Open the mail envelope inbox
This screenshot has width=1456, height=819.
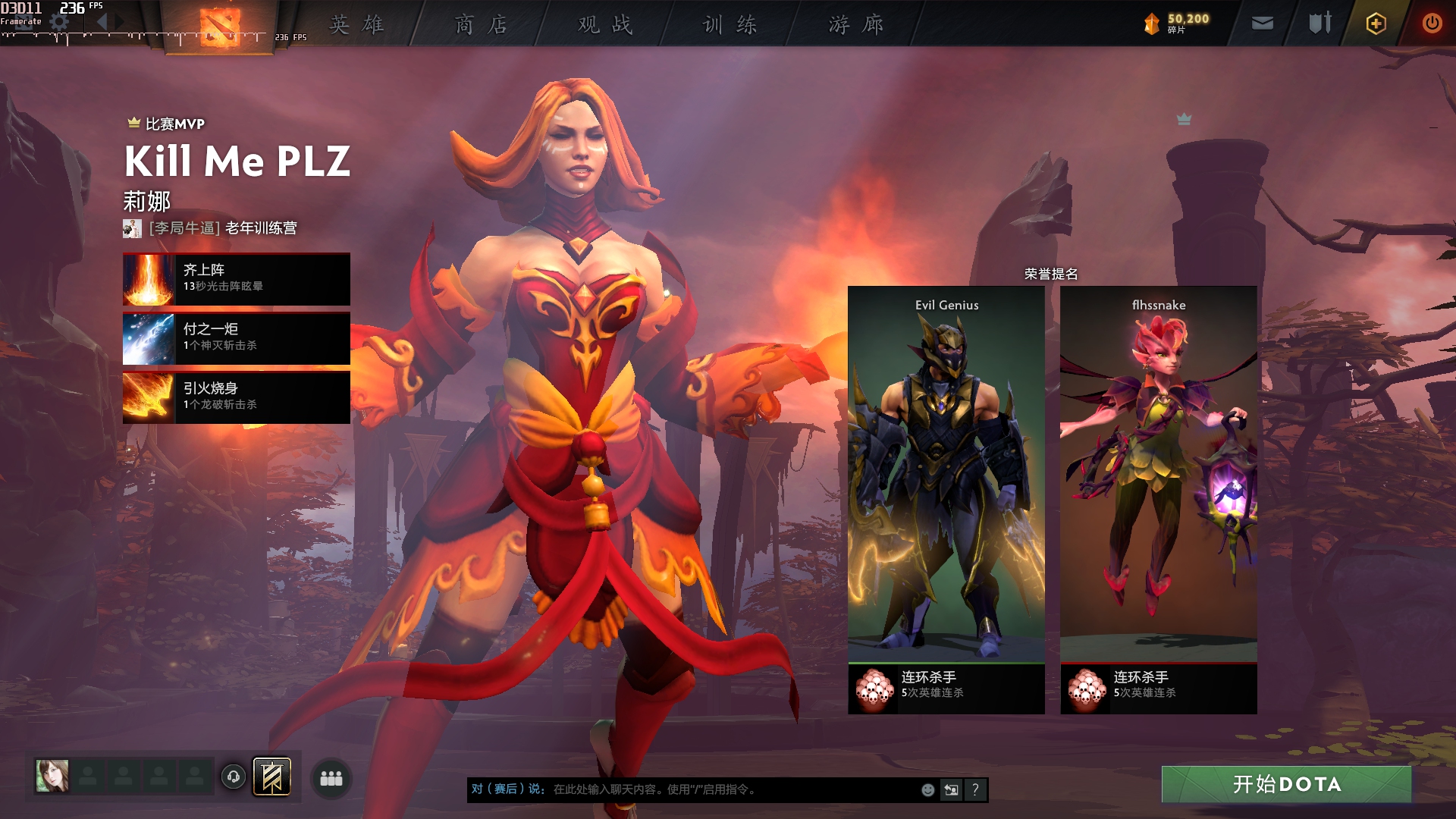coord(1262,24)
